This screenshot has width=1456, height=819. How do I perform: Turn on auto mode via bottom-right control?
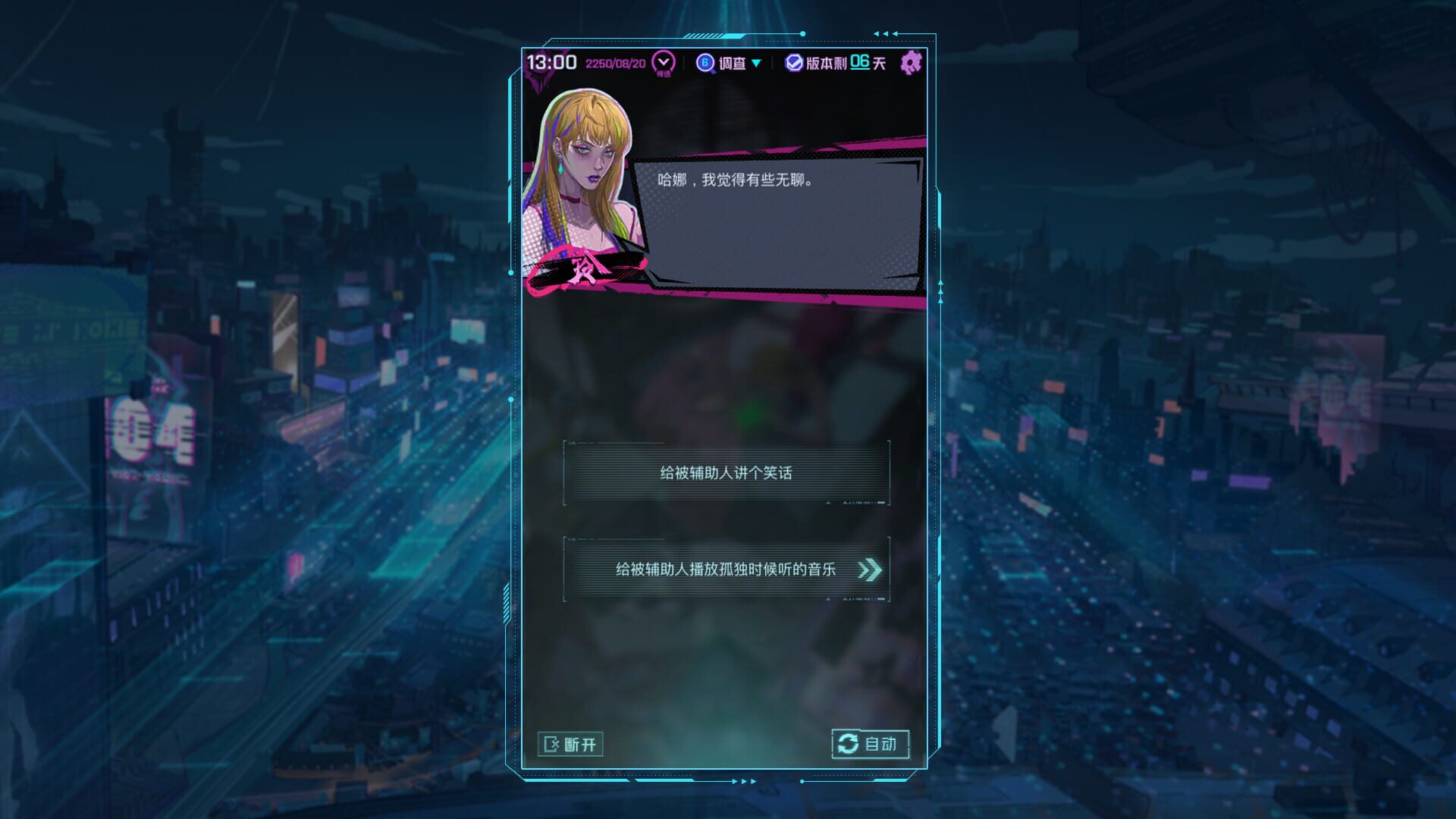tap(869, 744)
